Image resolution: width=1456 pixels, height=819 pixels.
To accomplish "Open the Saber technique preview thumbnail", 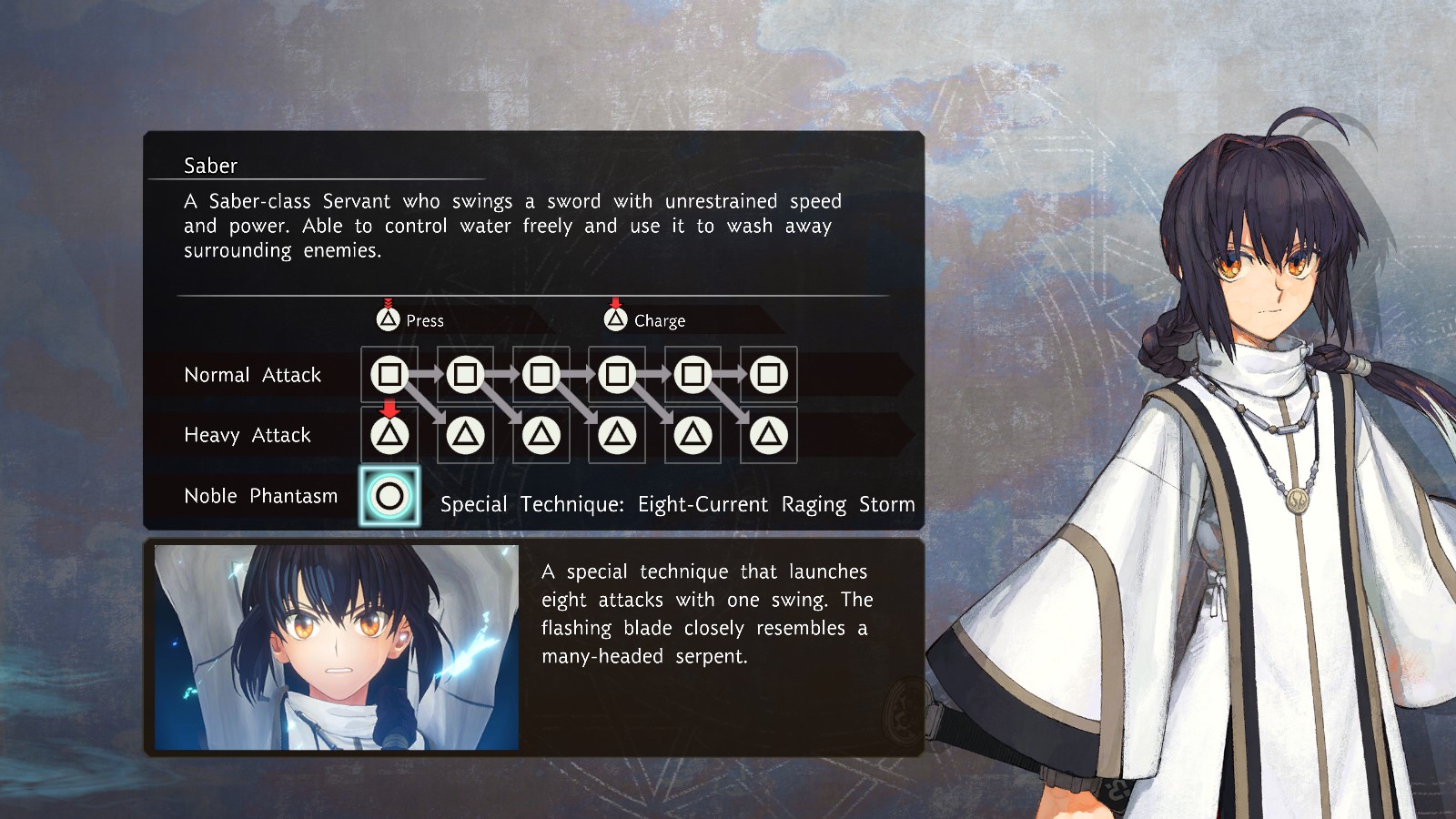I will (x=336, y=647).
